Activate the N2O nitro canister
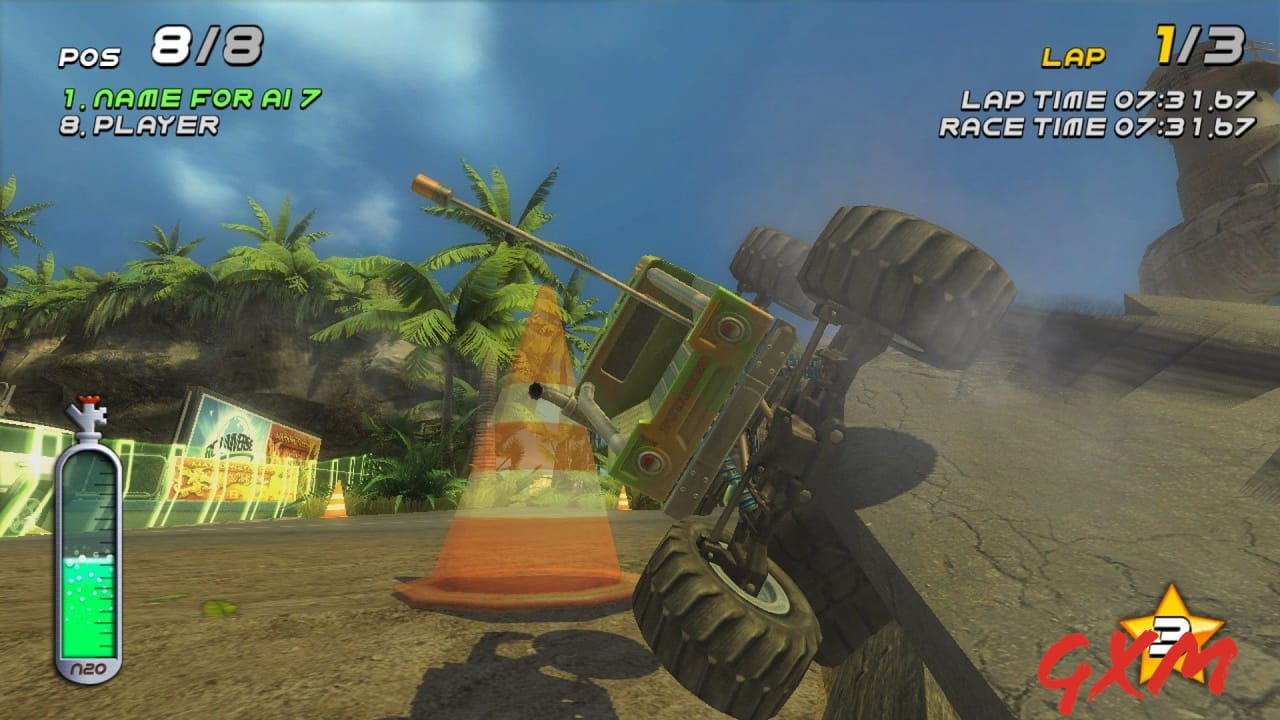This screenshot has width=1280, height=720. (88, 545)
